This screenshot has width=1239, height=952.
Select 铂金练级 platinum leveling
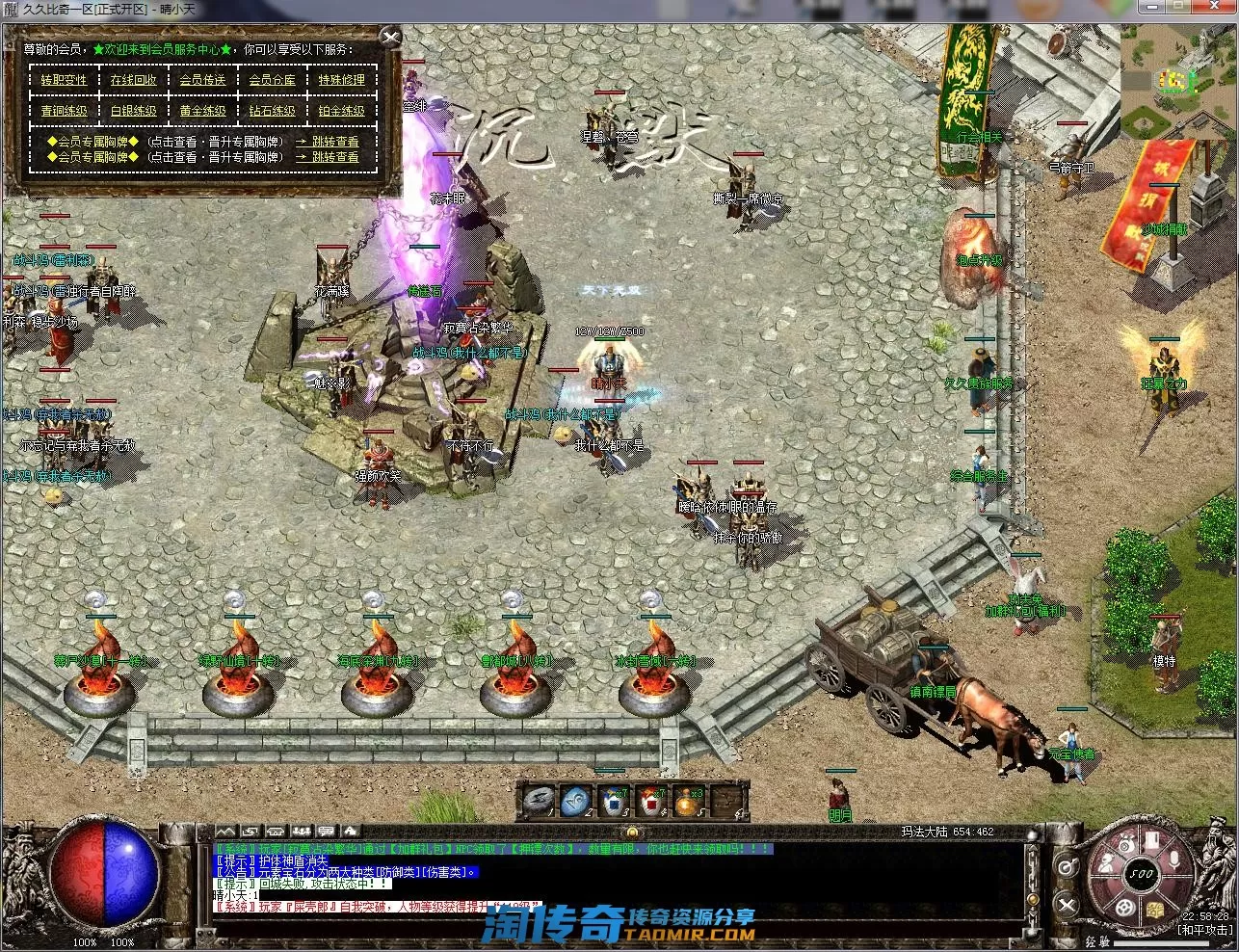[x=342, y=111]
